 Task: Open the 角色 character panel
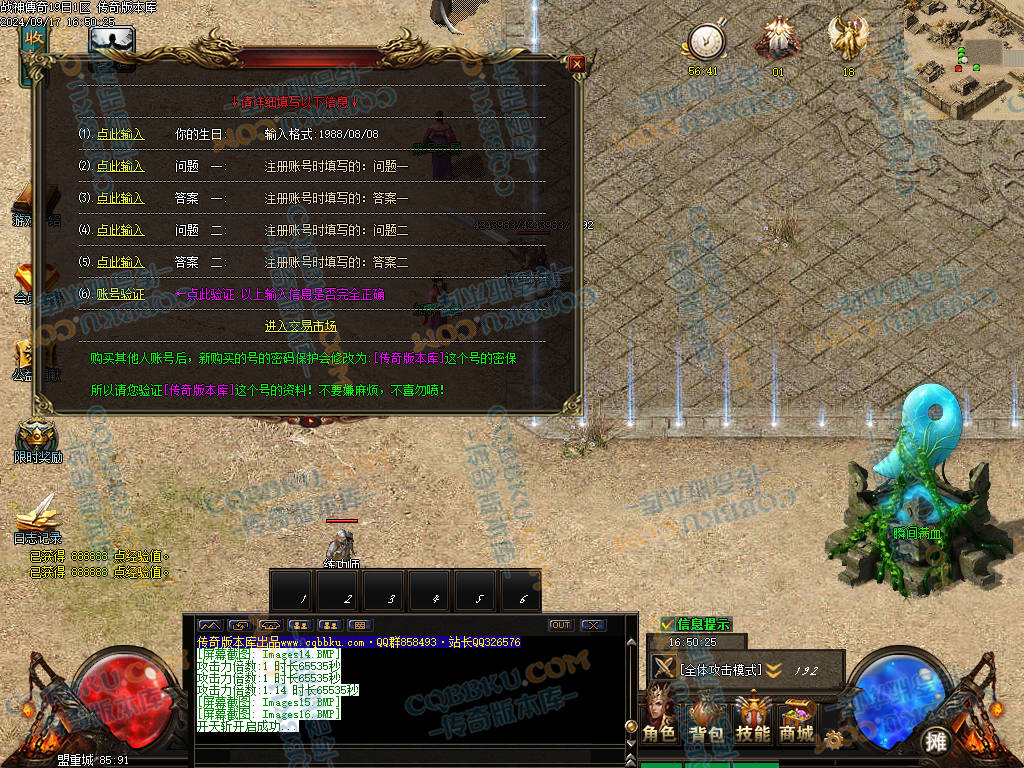coord(659,718)
